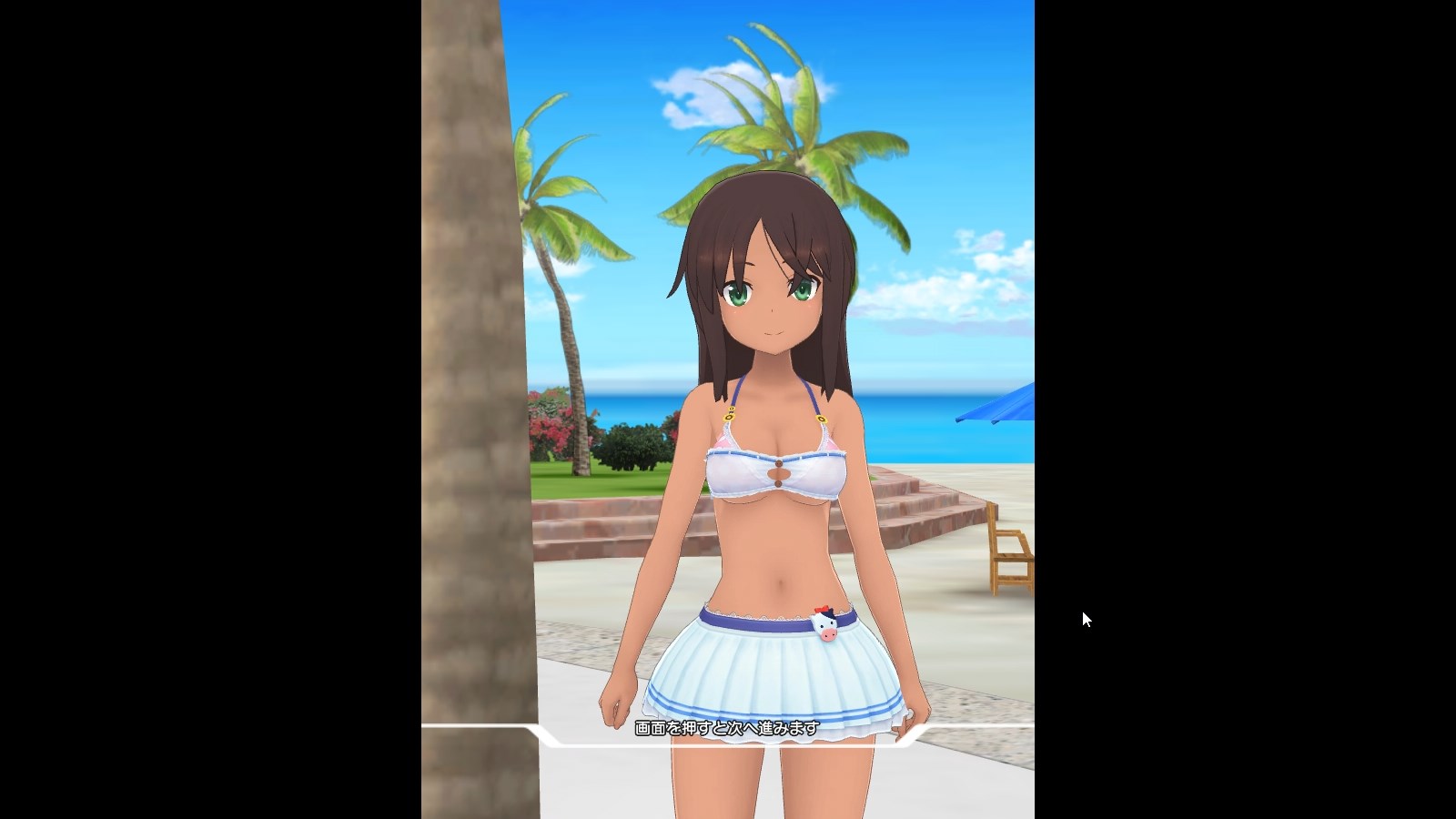
Task: Click the 画面を押すと次へ進みます continue prompt
Action: (x=727, y=728)
